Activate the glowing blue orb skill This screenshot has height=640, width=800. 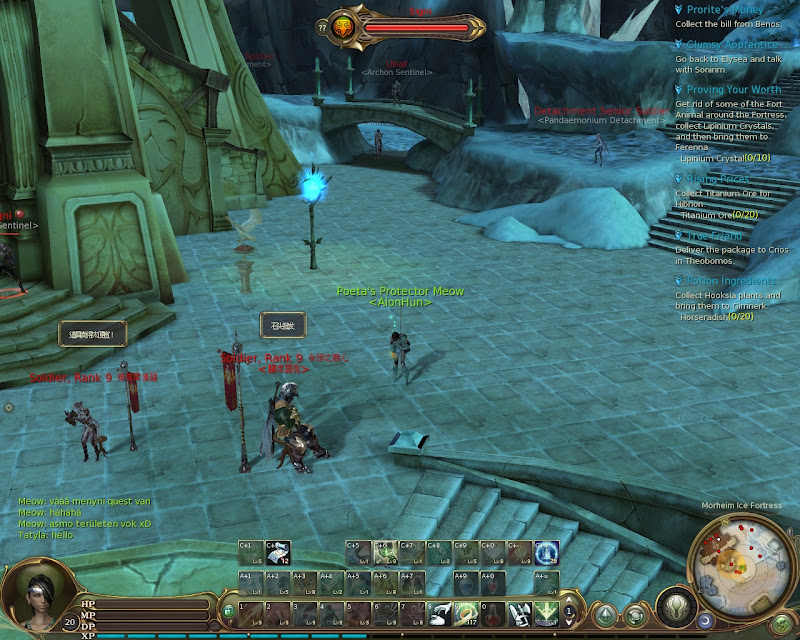click(x=546, y=553)
